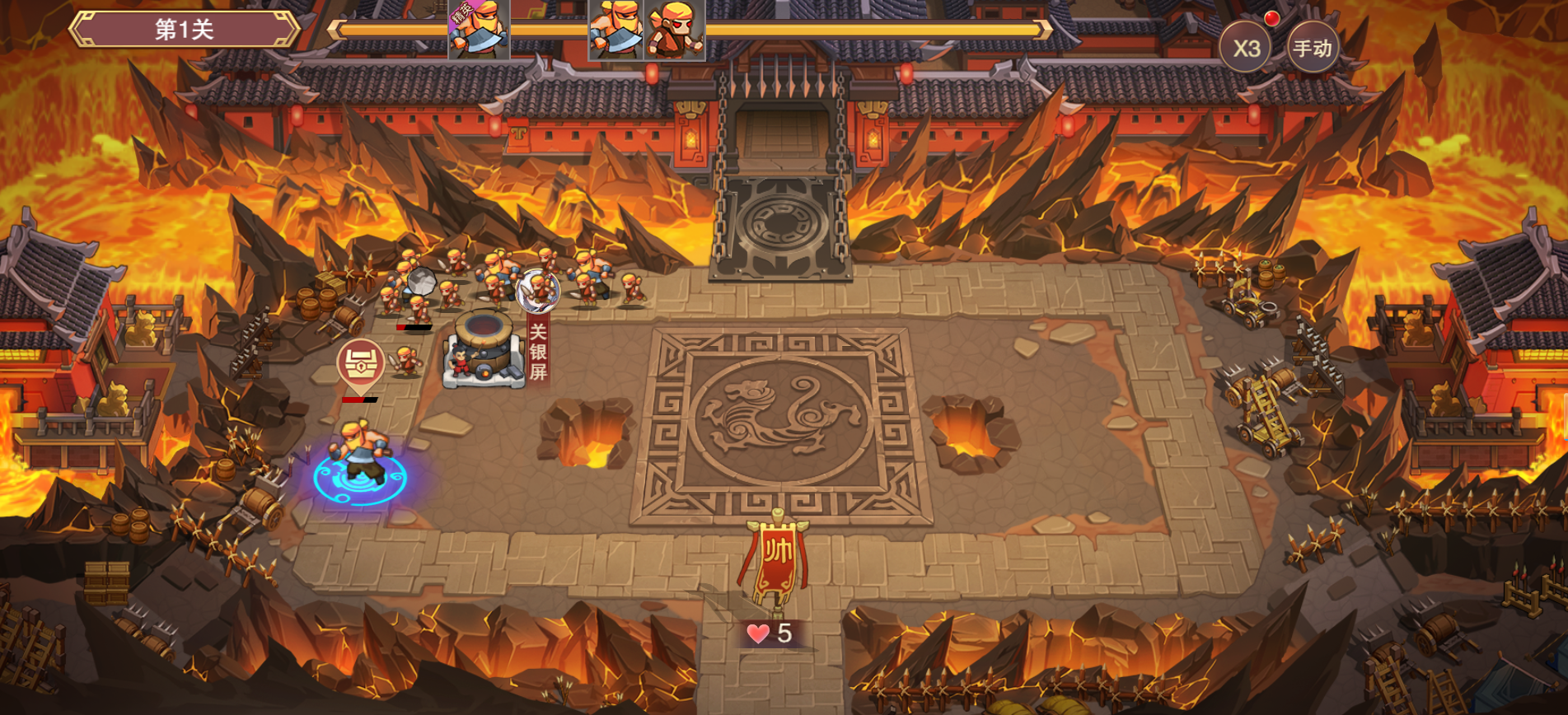Inspect the elite-tagged enemy wave portrait
This screenshot has height=715, width=1568.
479,30
